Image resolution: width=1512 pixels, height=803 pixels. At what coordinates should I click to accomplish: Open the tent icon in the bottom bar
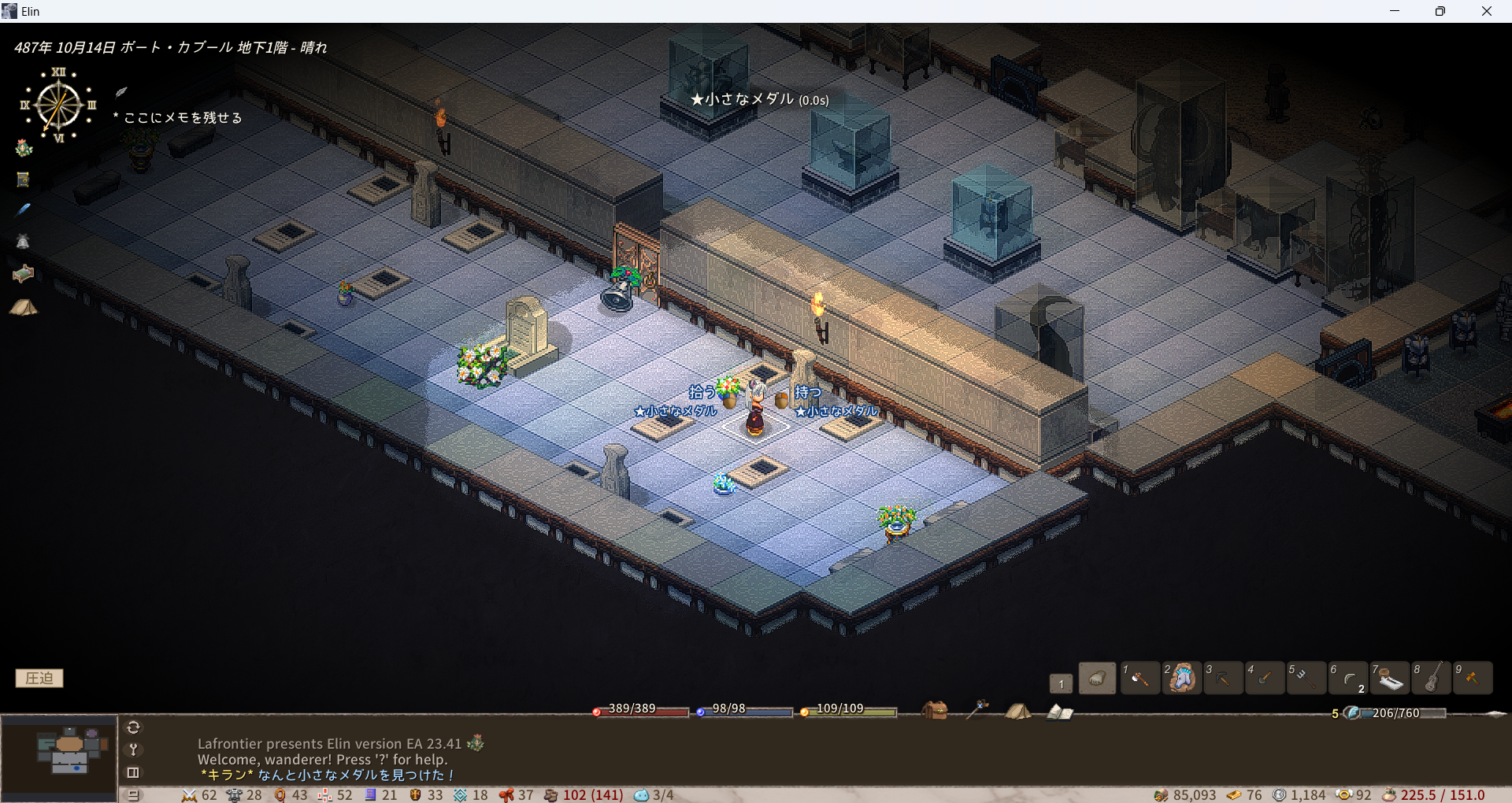pyautogui.click(x=1017, y=711)
